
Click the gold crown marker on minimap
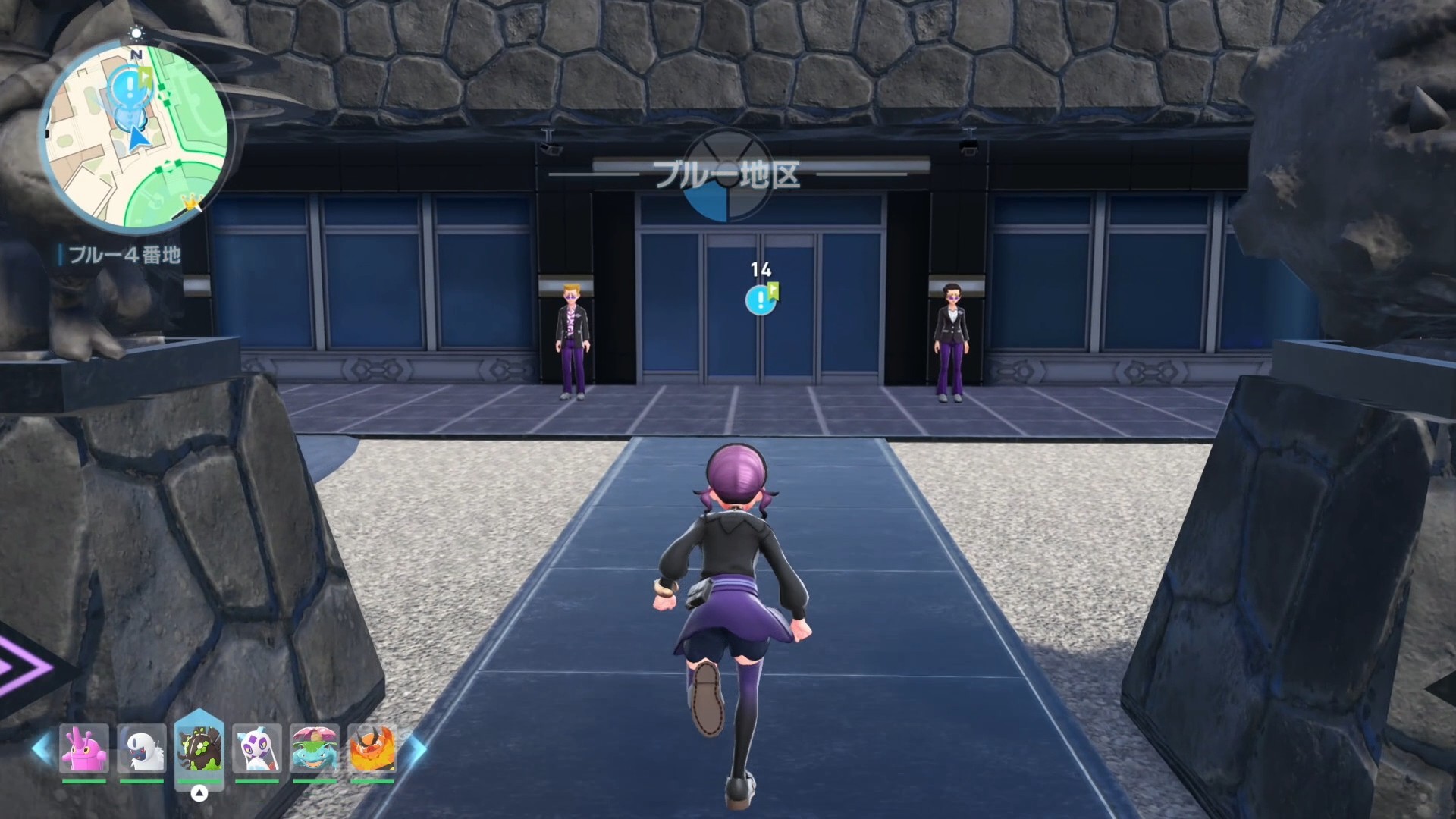point(190,202)
